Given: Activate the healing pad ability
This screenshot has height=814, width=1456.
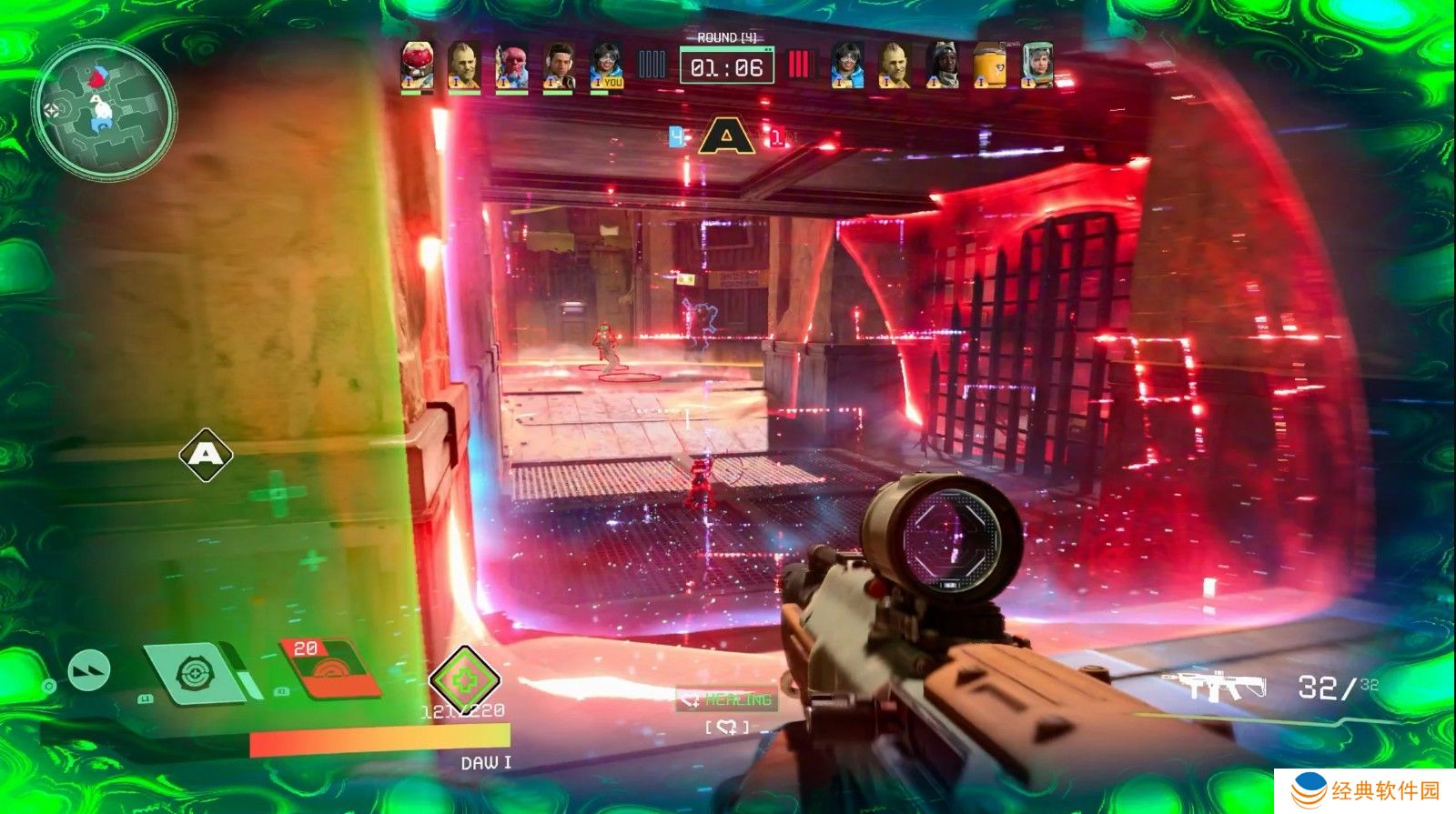Looking at the screenshot, I should pos(195,674).
